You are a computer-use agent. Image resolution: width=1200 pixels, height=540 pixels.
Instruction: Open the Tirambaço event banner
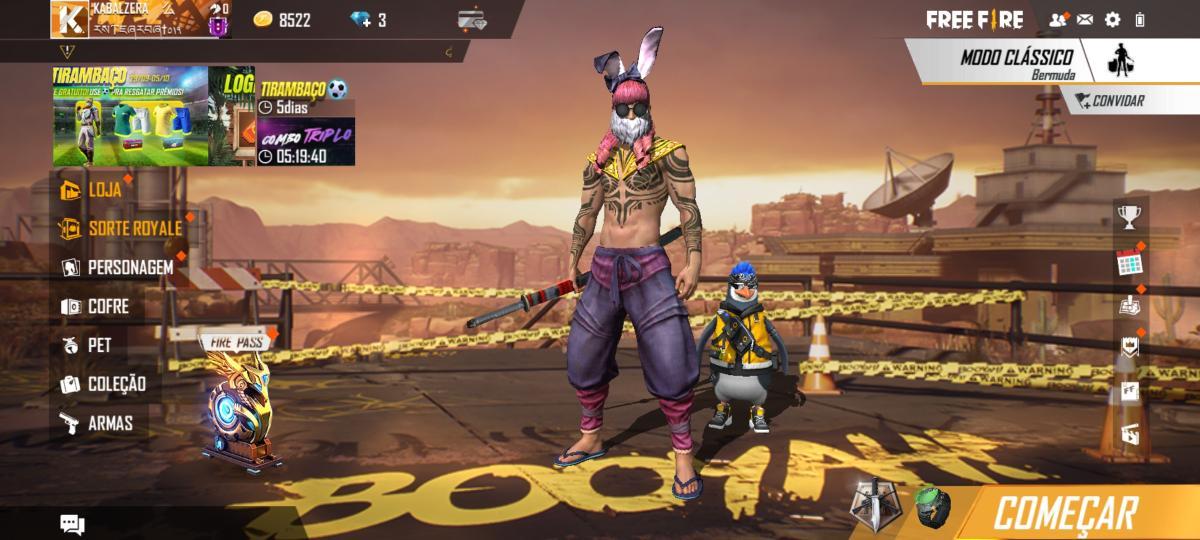130,115
